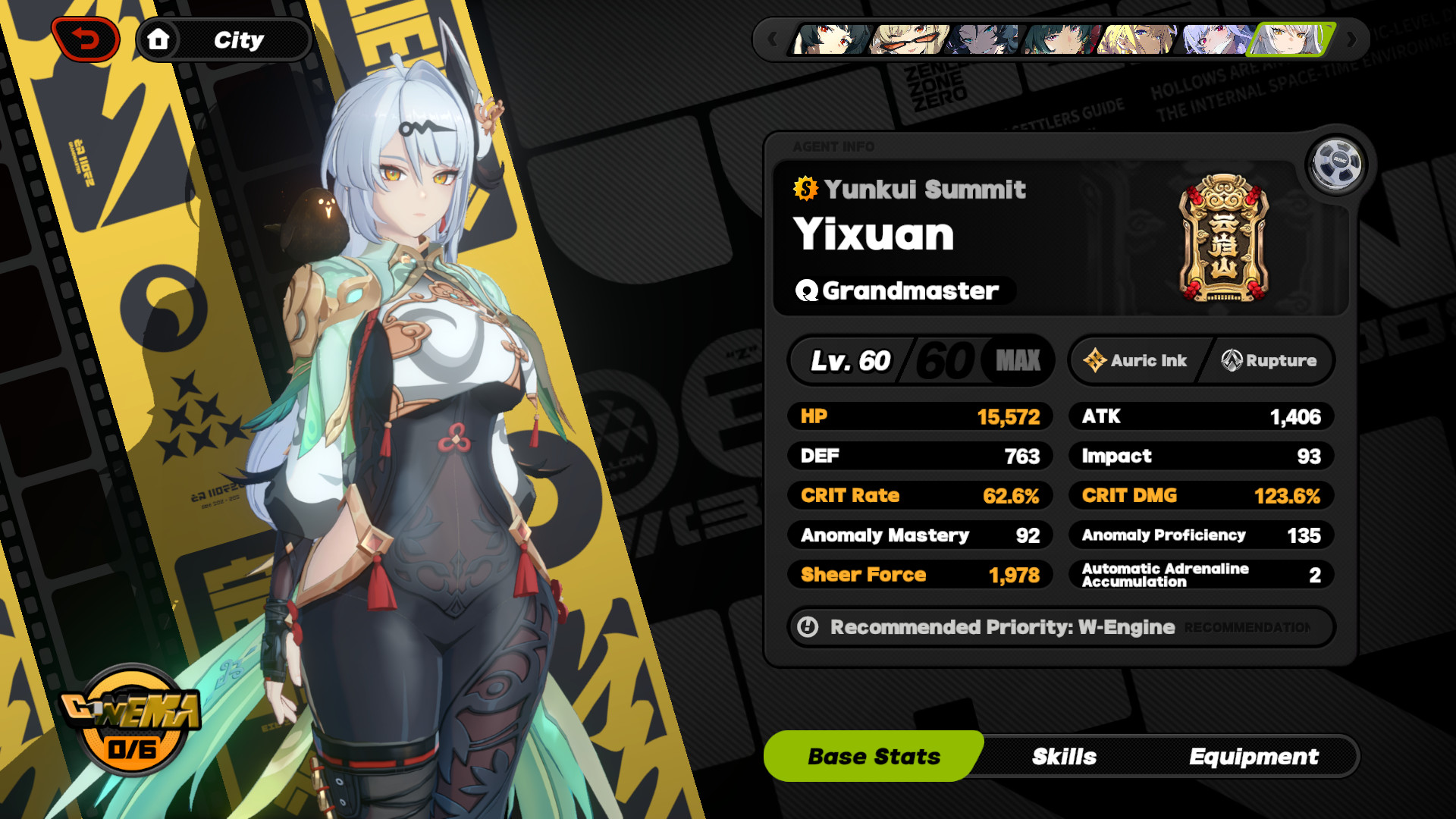Switch to the Skills tab
The image size is (1456, 819).
click(1064, 756)
